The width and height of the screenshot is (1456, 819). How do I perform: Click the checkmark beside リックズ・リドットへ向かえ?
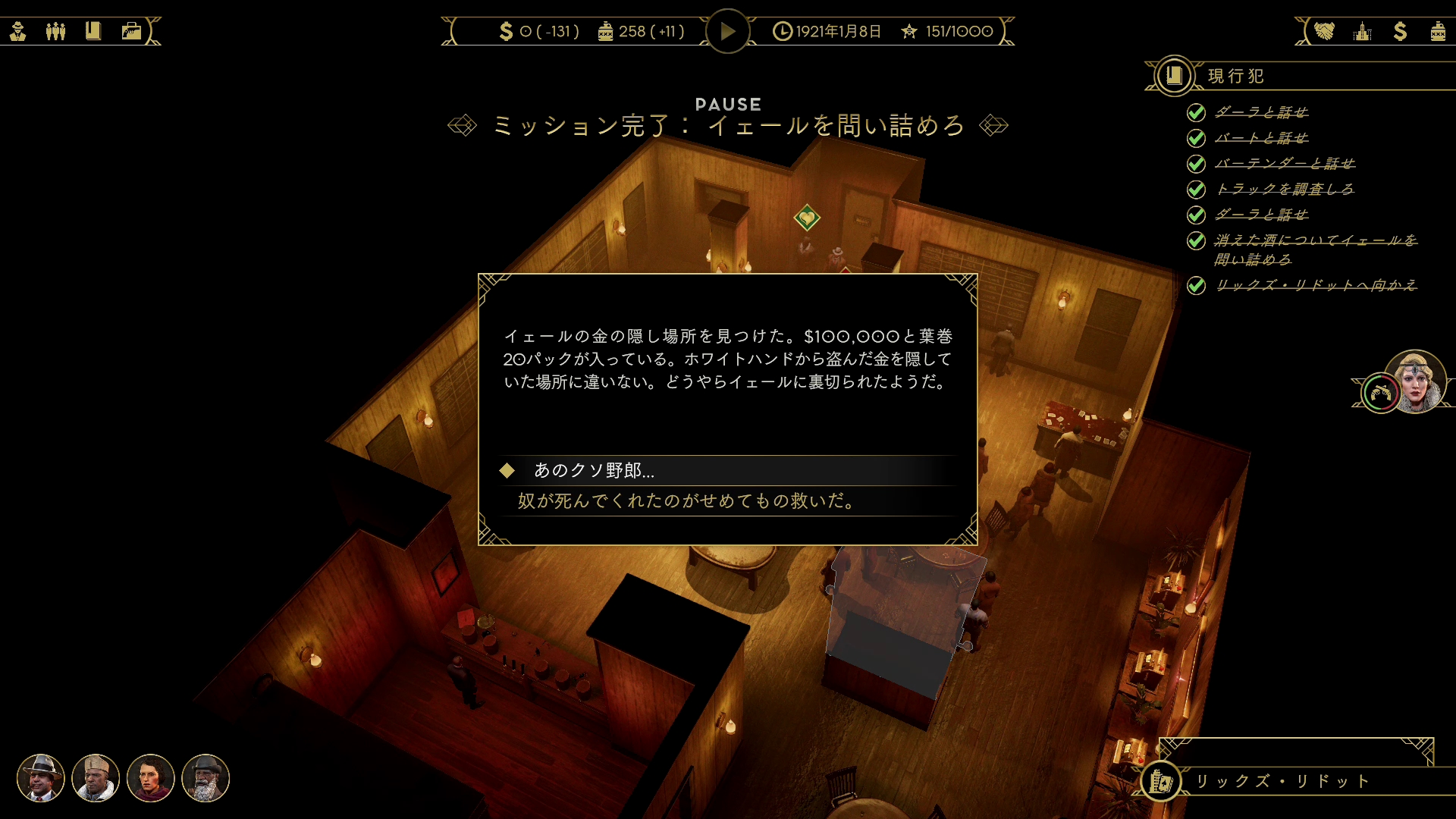point(1196,284)
